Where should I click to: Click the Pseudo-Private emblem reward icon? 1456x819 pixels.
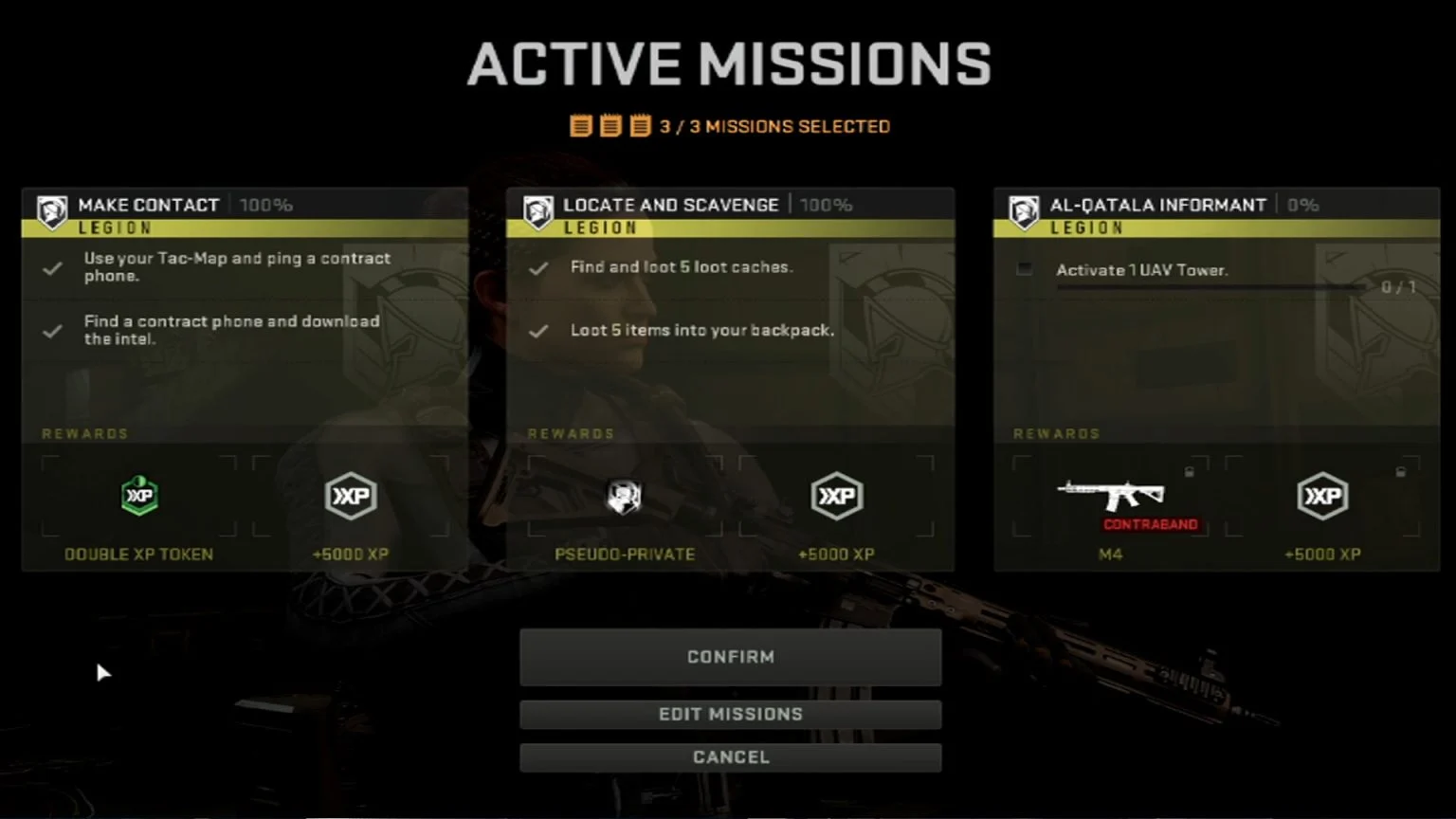point(625,496)
